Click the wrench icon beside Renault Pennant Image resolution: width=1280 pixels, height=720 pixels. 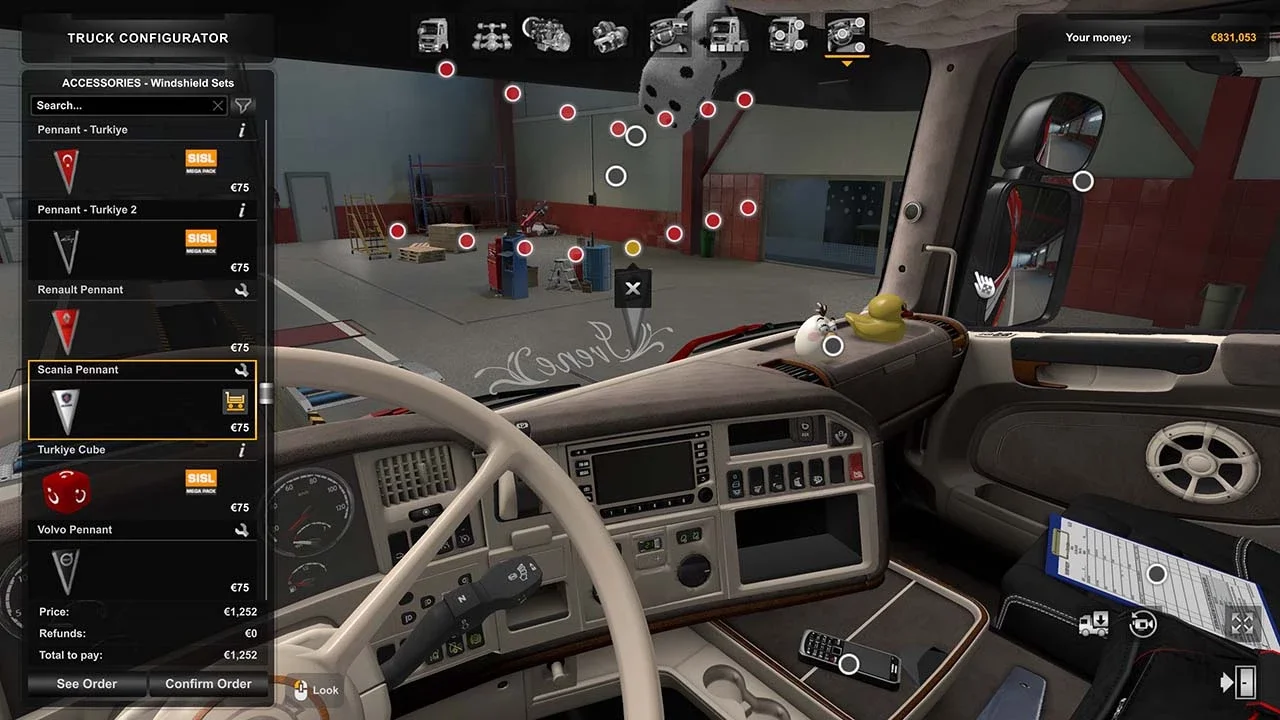point(241,290)
